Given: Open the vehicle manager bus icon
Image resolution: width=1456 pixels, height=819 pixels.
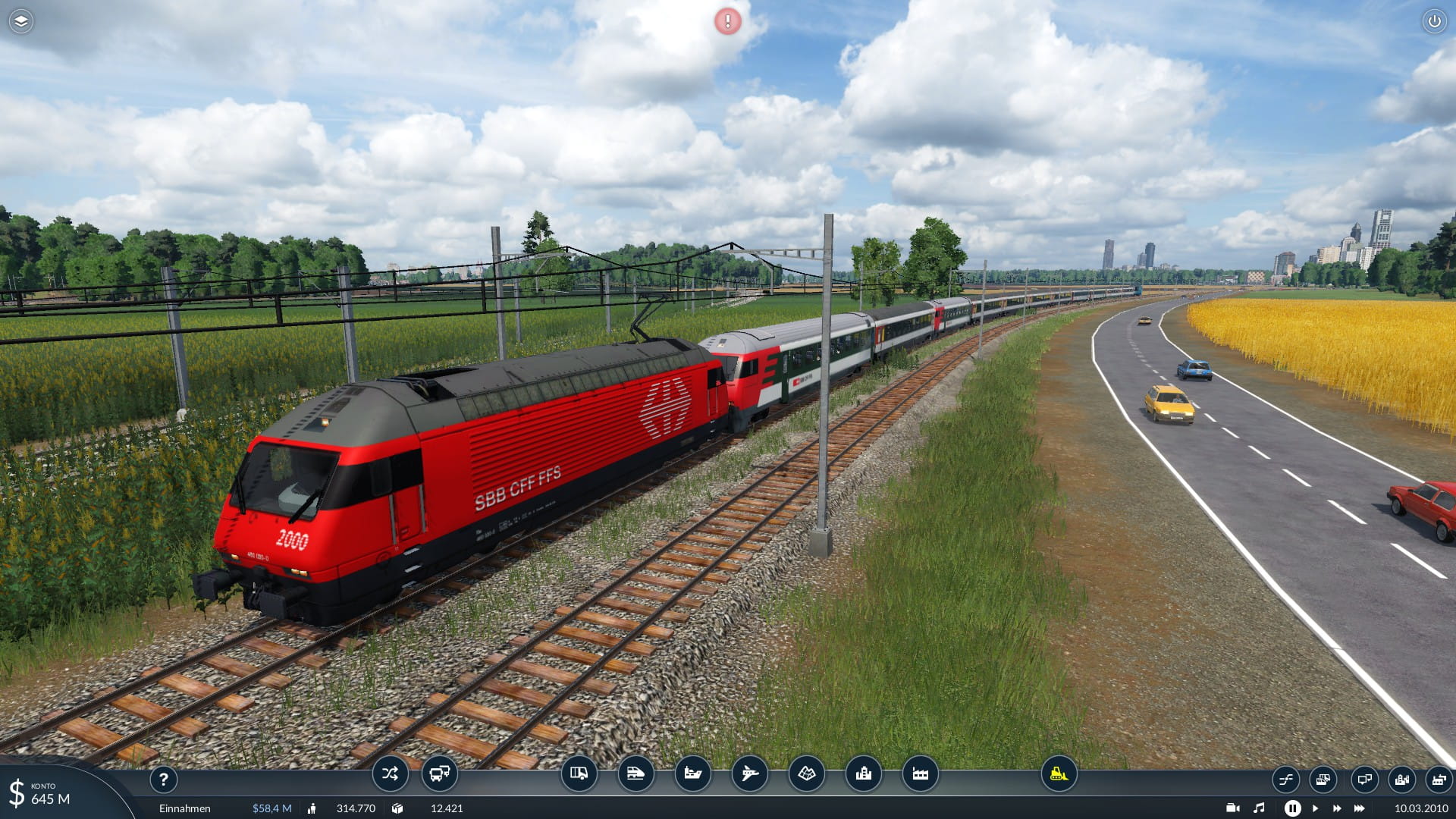Looking at the screenshot, I should point(439,773).
